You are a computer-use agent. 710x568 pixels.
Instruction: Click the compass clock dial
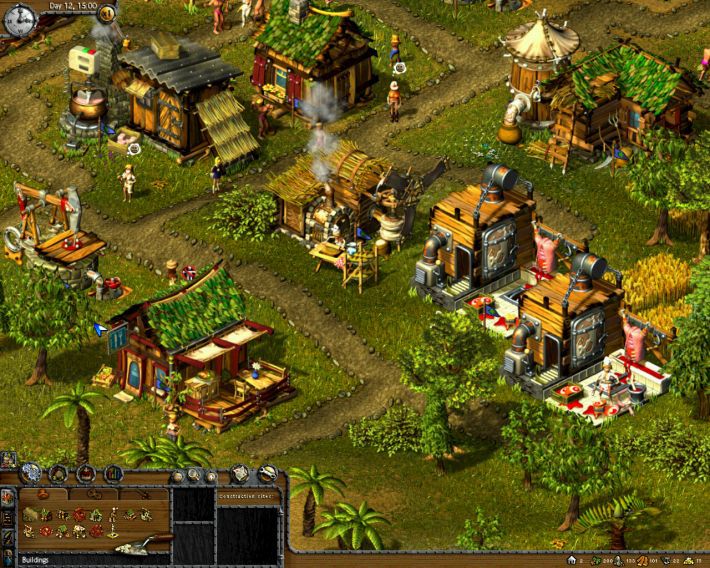pos(18,19)
